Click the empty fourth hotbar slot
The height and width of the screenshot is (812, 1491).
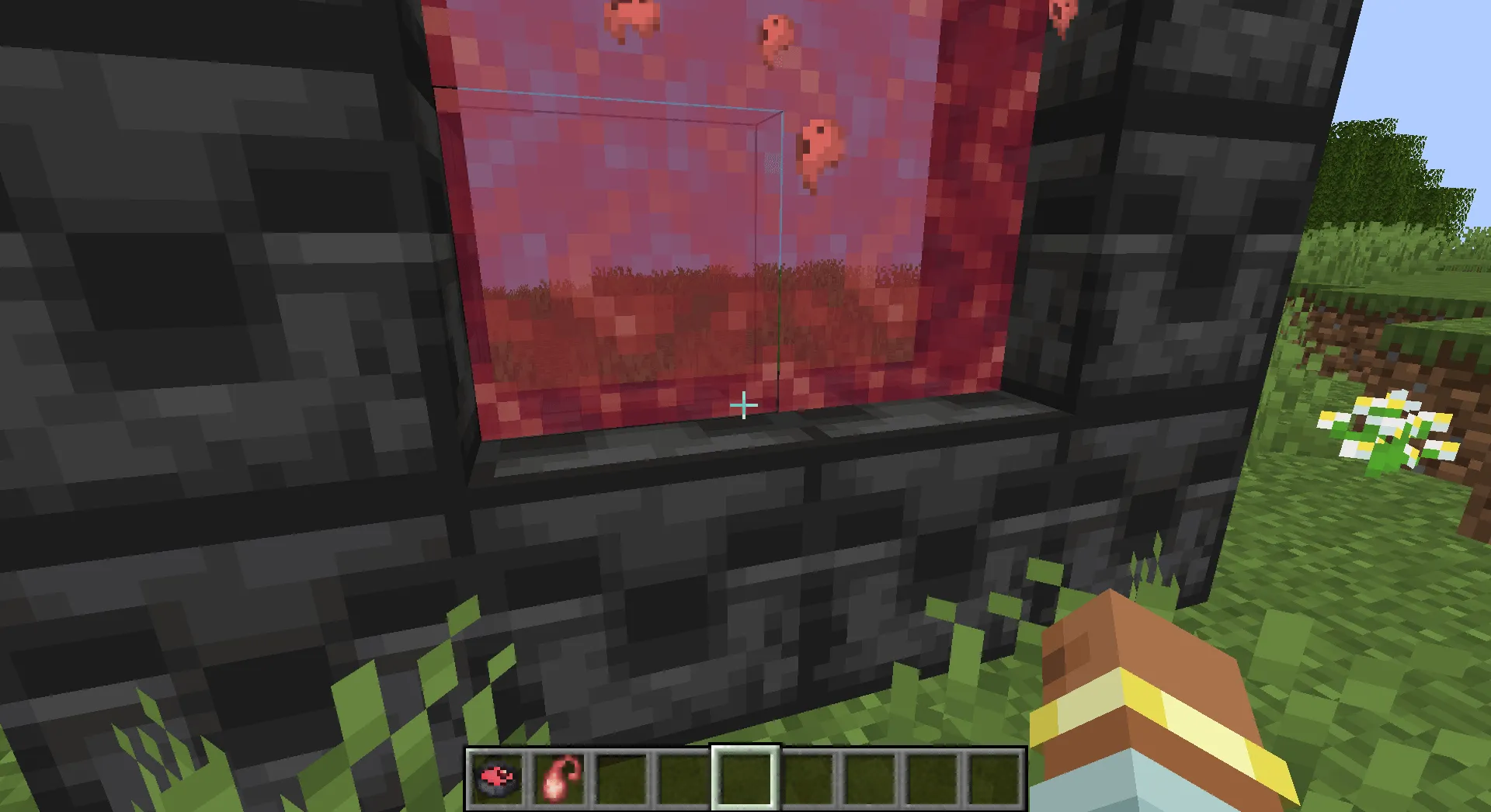click(744, 778)
